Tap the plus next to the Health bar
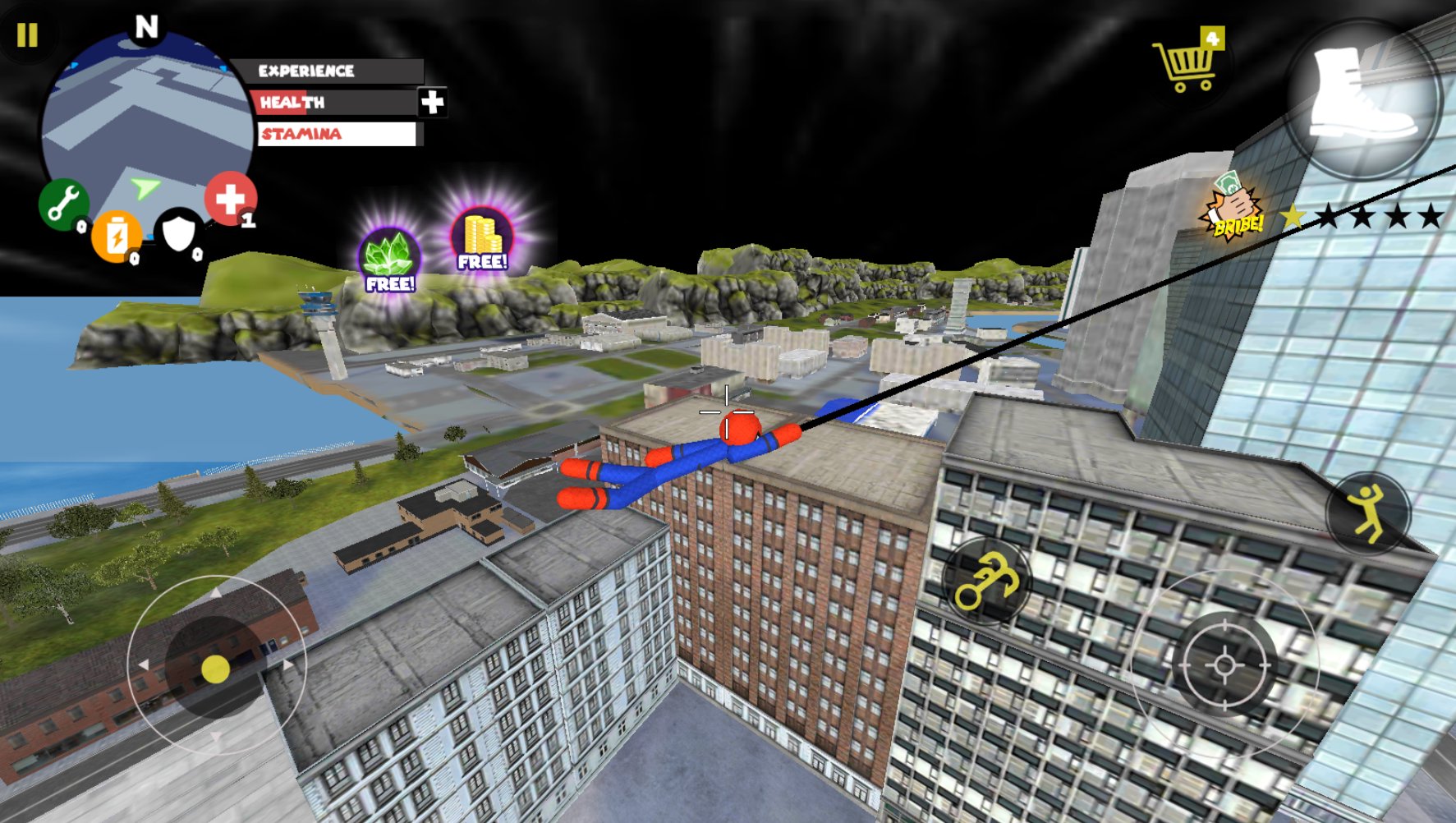 pos(432,103)
